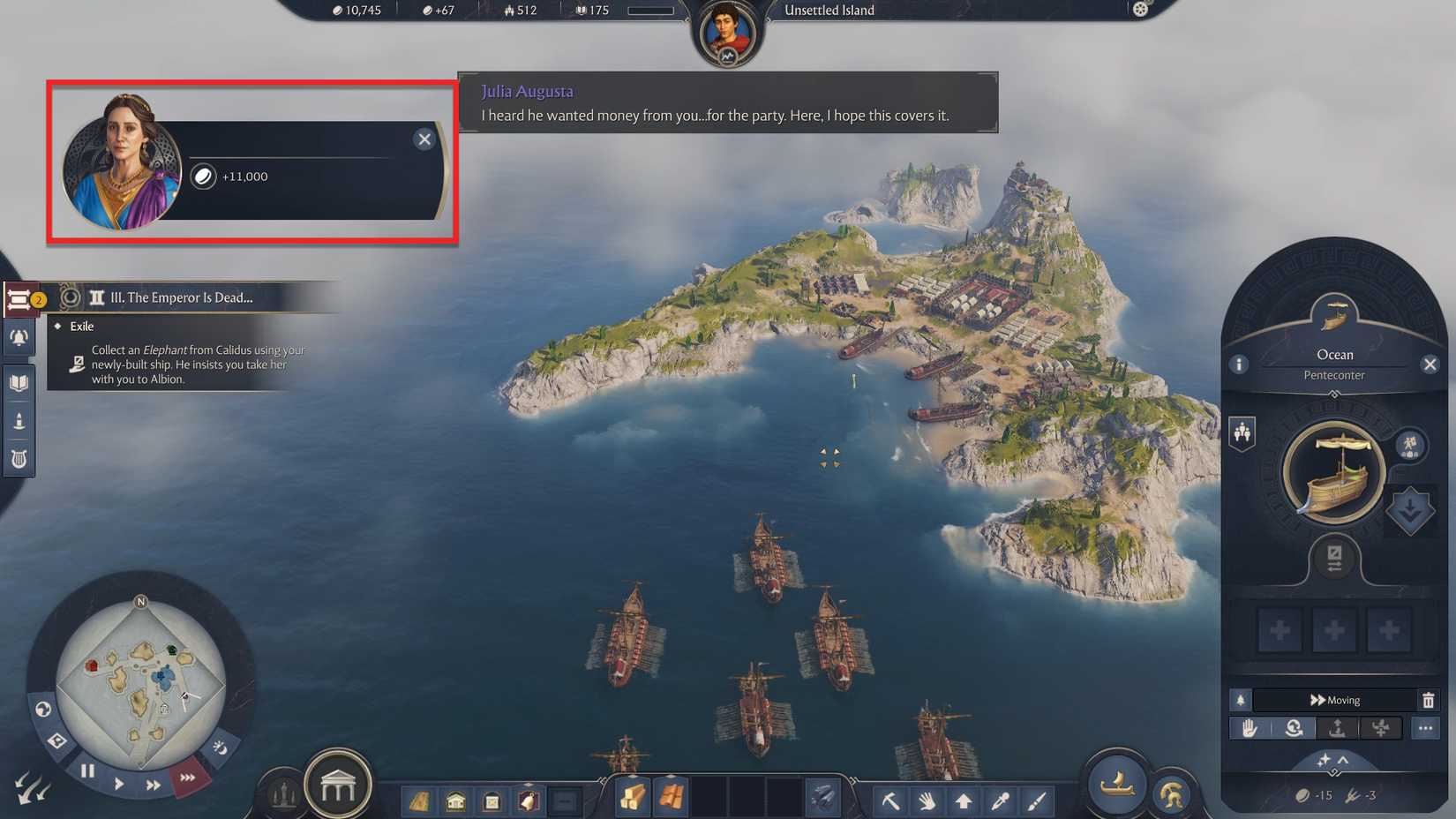Open the quest log scroll icon

tap(19, 298)
